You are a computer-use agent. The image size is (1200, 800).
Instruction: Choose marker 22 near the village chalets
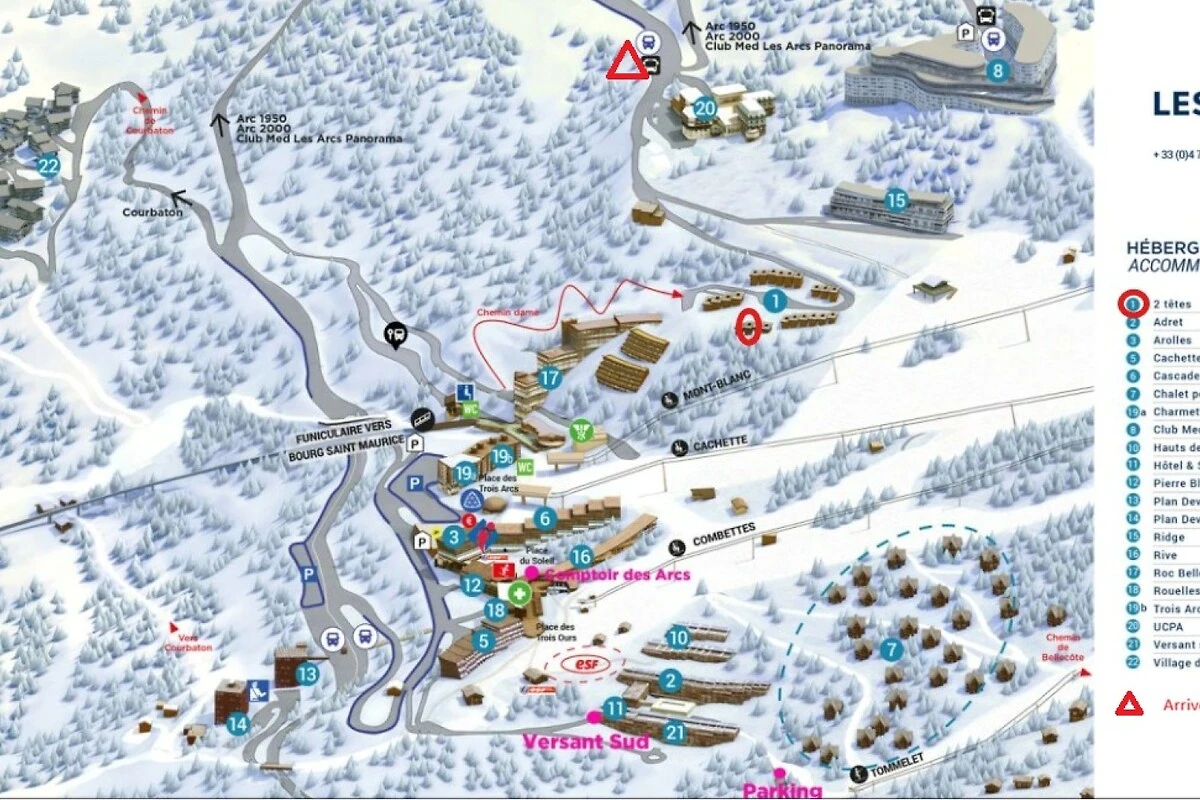tap(48, 167)
